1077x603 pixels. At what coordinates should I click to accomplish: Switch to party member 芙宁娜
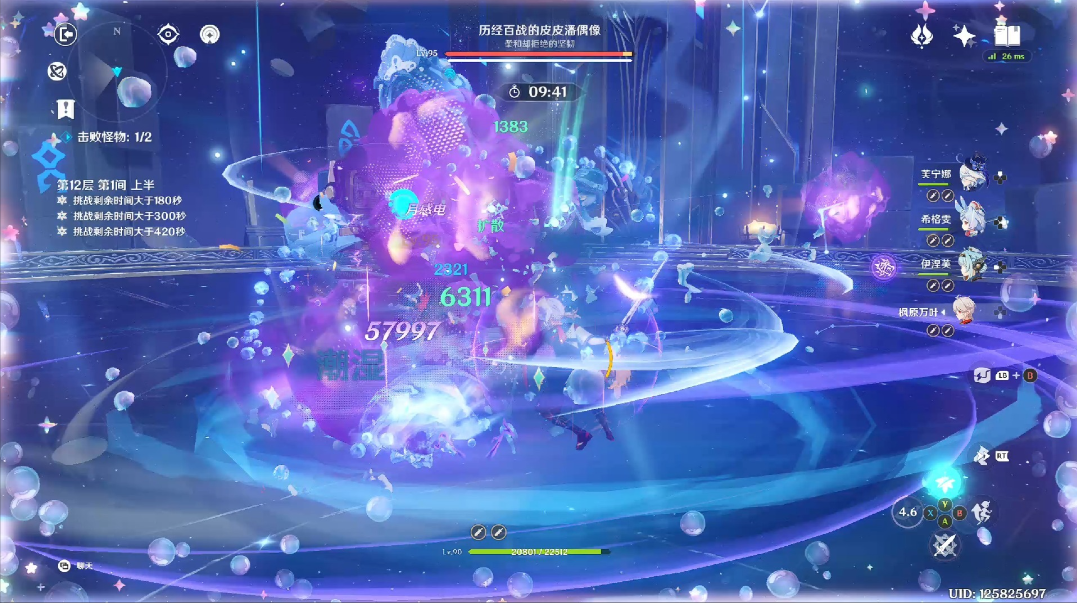pyautogui.click(x=973, y=177)
